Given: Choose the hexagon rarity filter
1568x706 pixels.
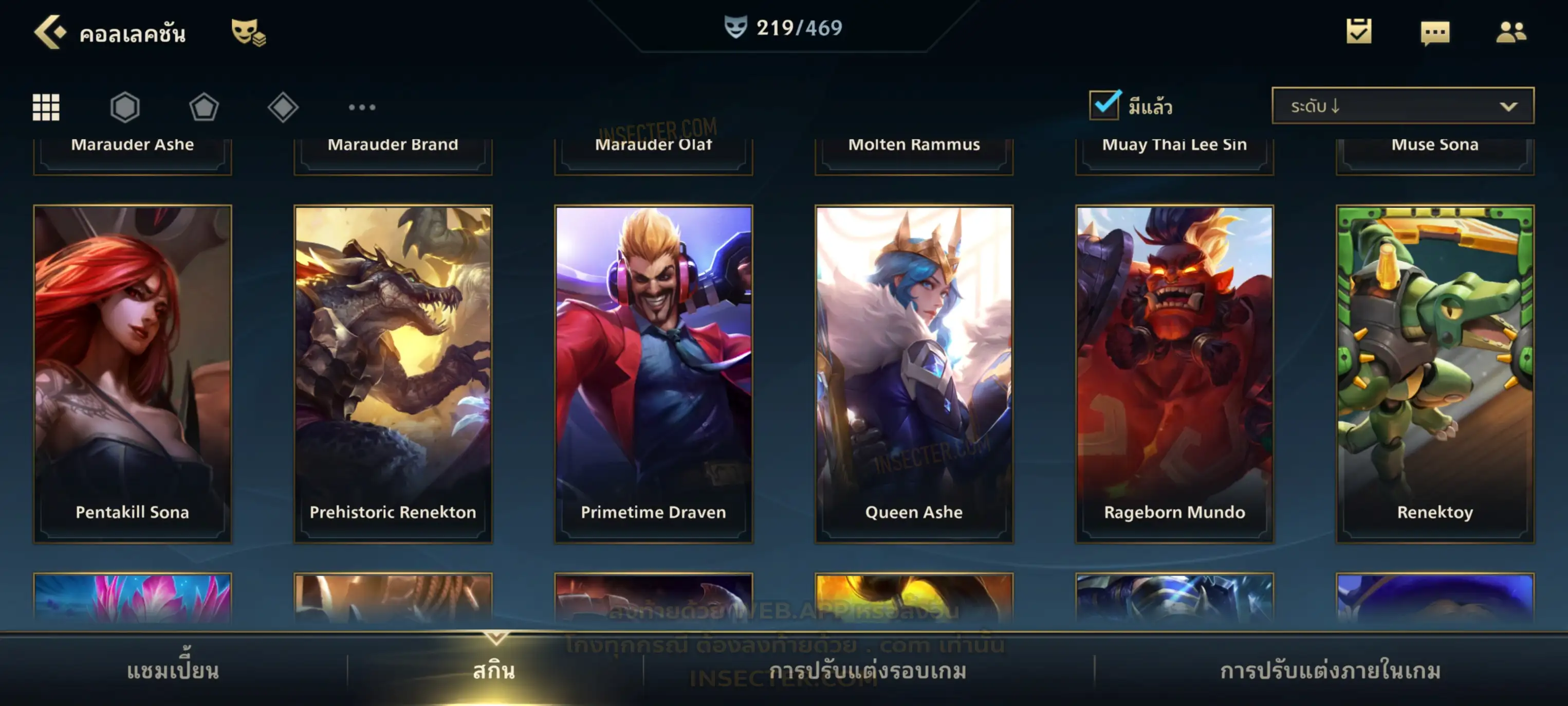Looking at the screenshot, I should tap(125, 107).
